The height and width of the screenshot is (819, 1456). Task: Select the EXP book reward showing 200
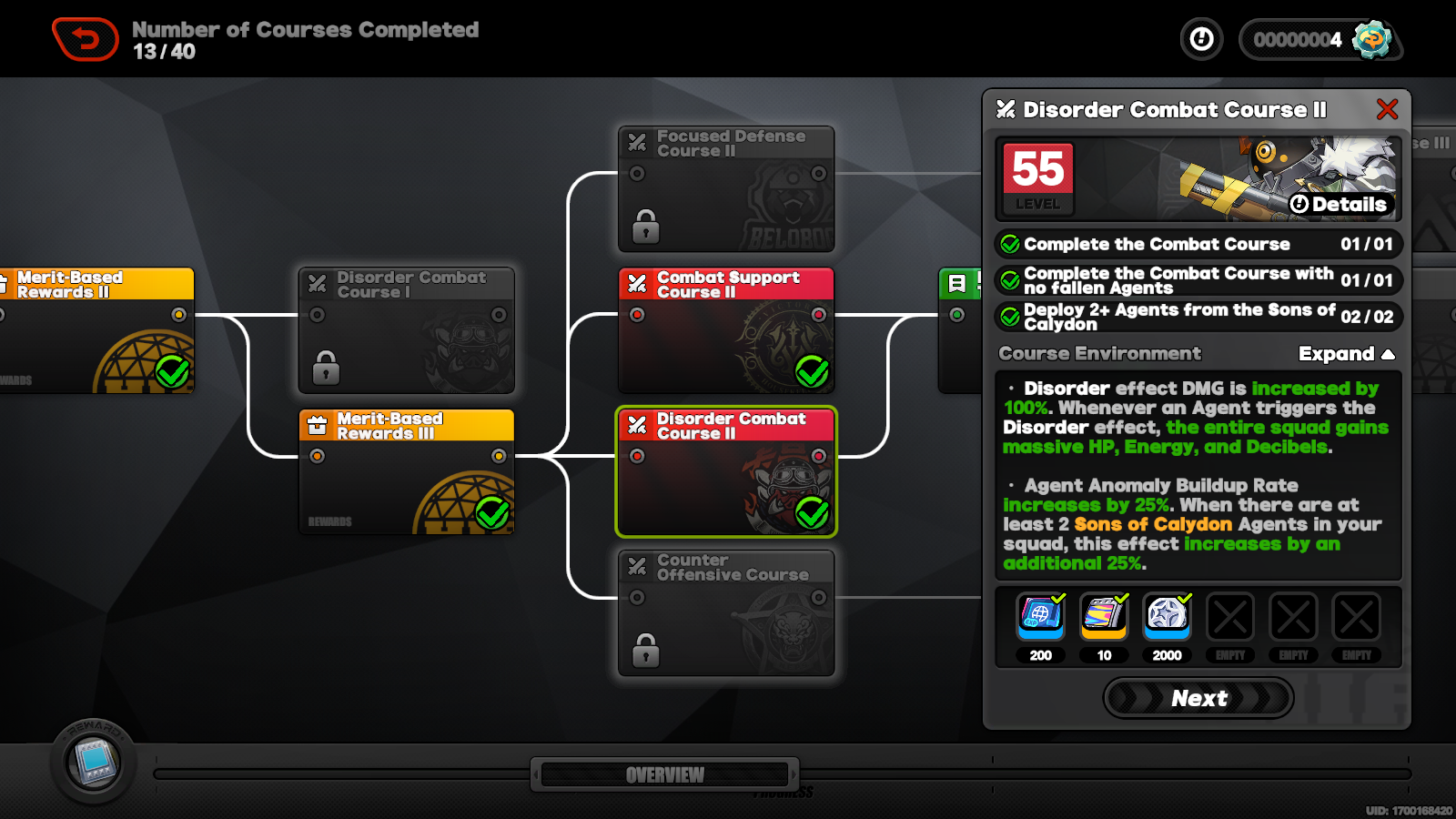click(x=1040, y=617)
